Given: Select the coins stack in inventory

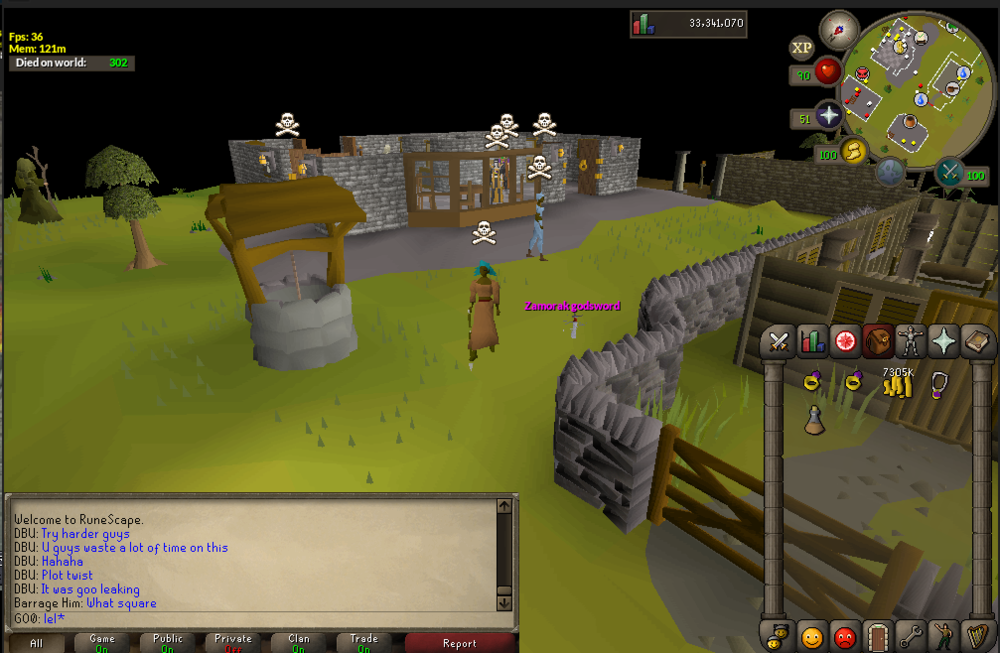Looking at the screenshot, I should [x=897, y=384].
